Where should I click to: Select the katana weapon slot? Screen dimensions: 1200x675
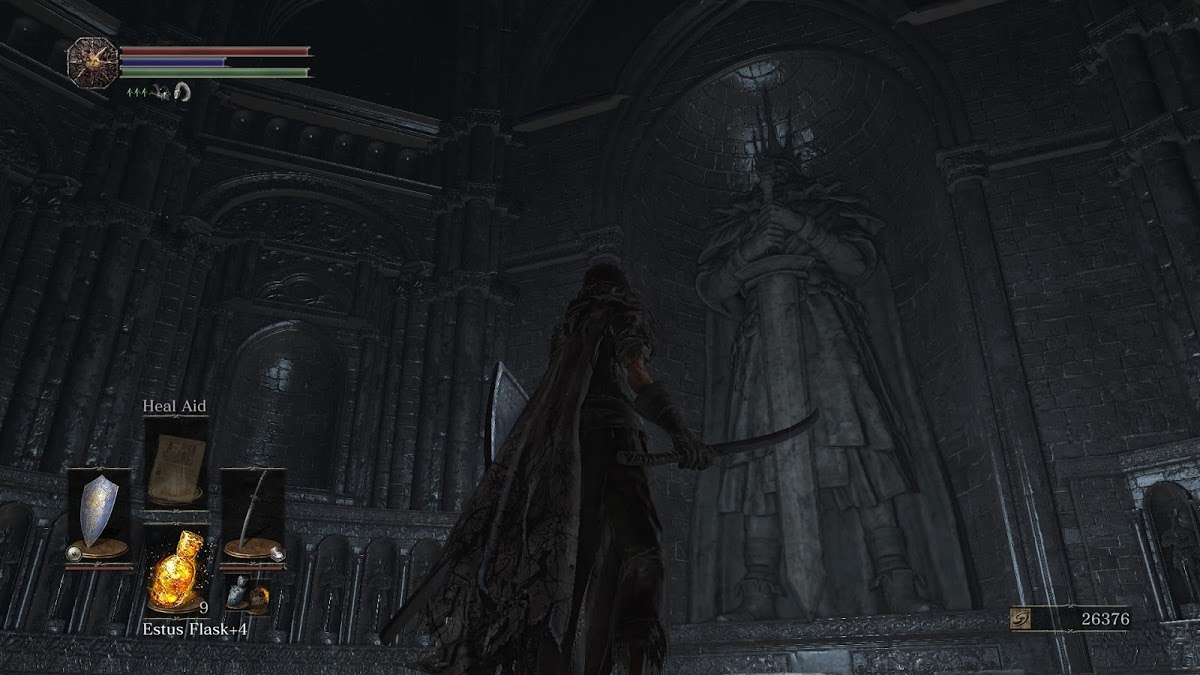tap(253, 515)
